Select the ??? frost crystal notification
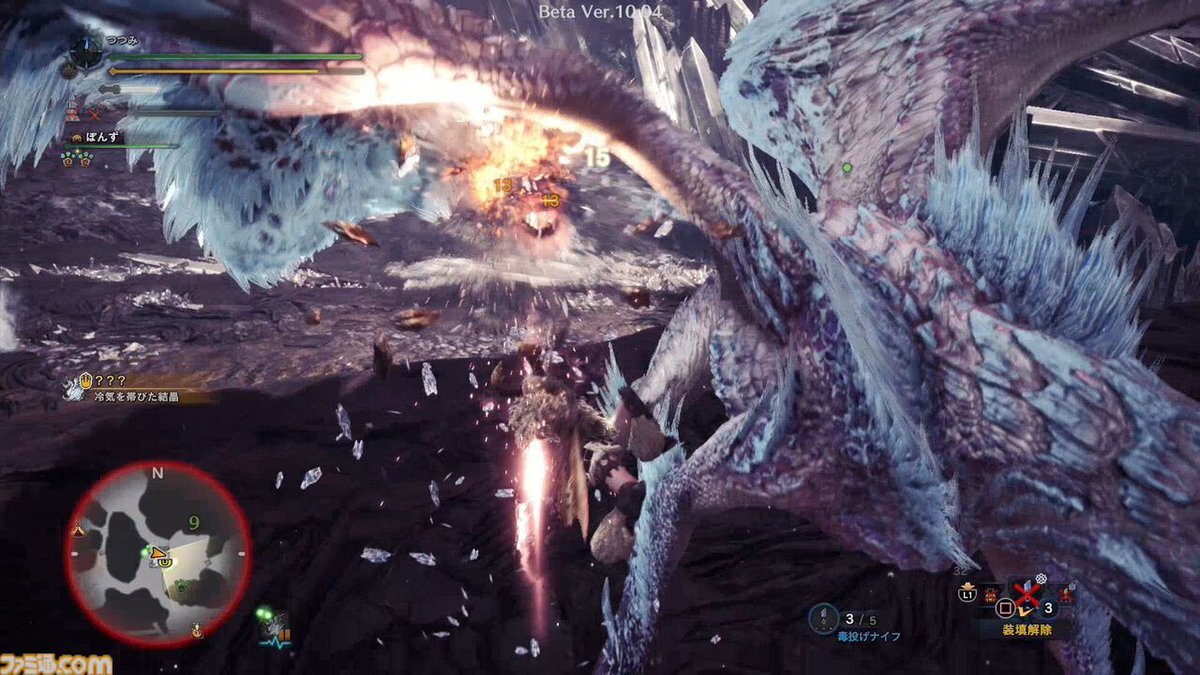1200x675 pixels. coord(140,388)
